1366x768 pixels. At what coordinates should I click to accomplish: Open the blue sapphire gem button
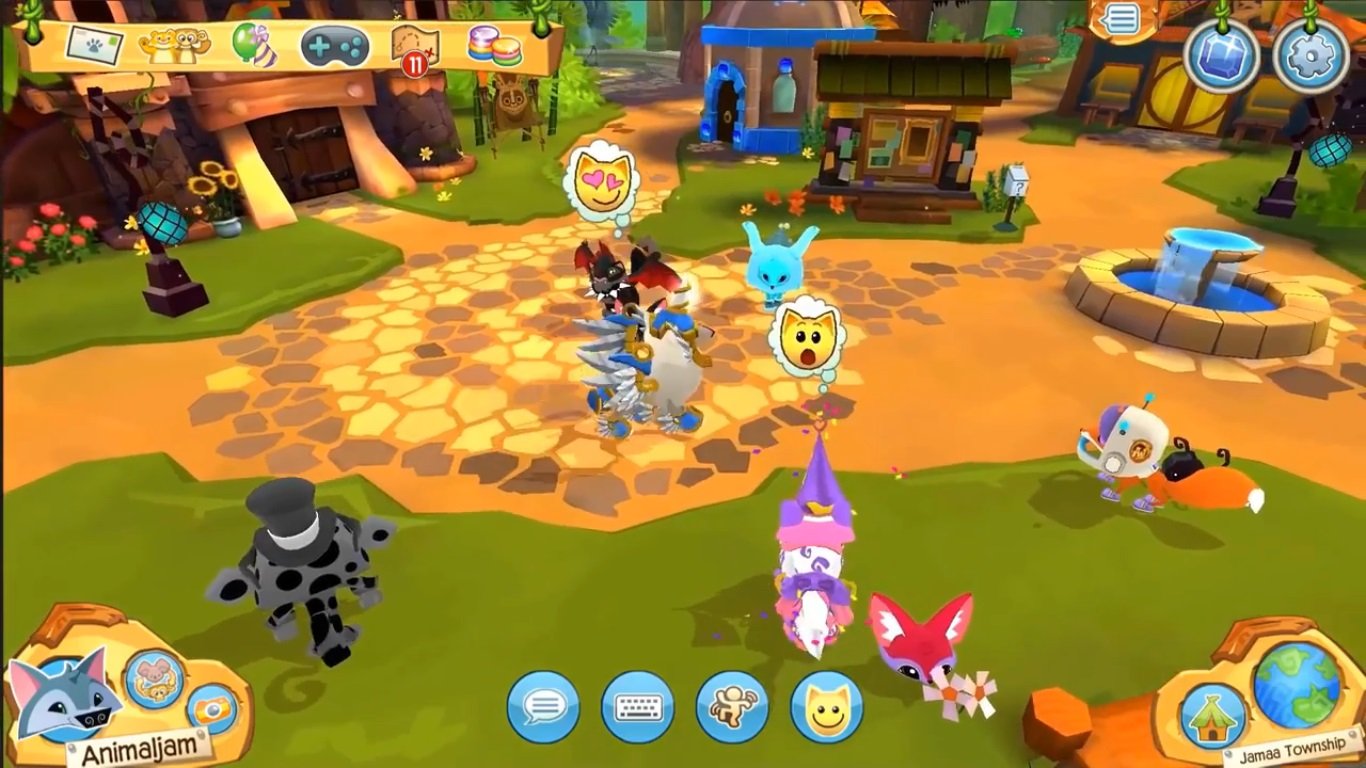1221,57
